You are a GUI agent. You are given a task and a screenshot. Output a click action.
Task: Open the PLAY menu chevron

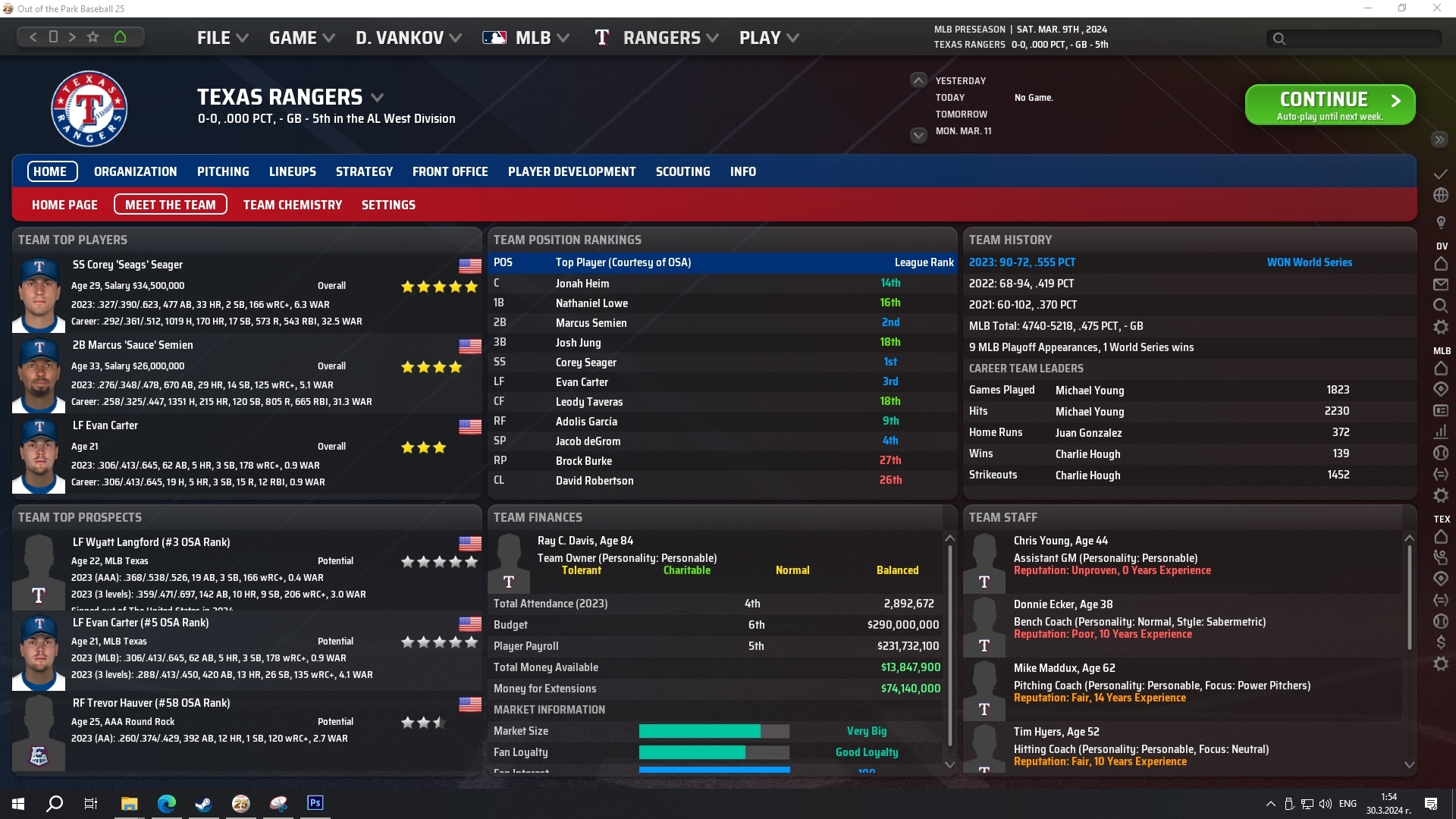793,37
